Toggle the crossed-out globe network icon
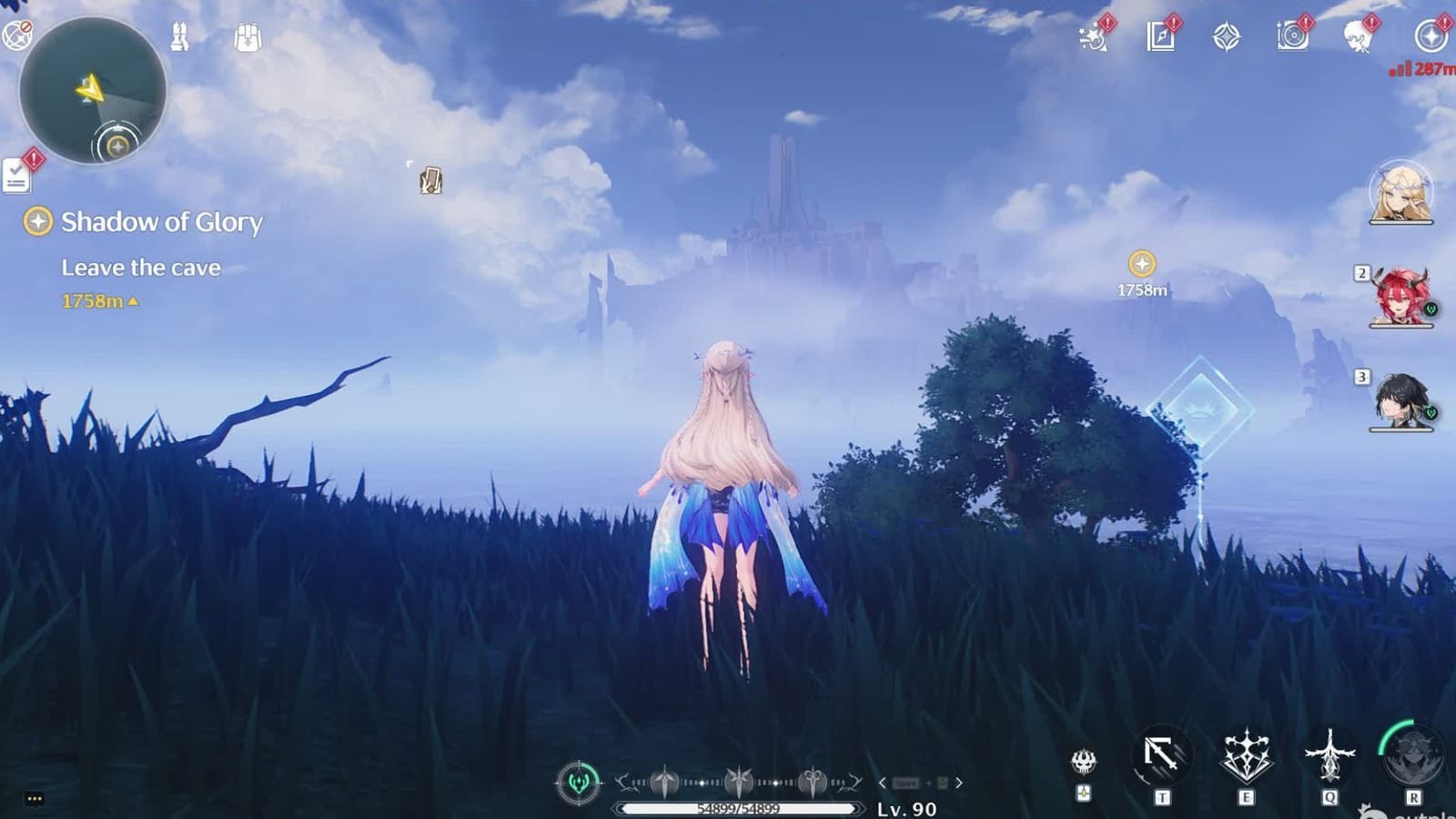Image resolution: width=1456 pixels, height=819 pixels. (x=16, y=36)
